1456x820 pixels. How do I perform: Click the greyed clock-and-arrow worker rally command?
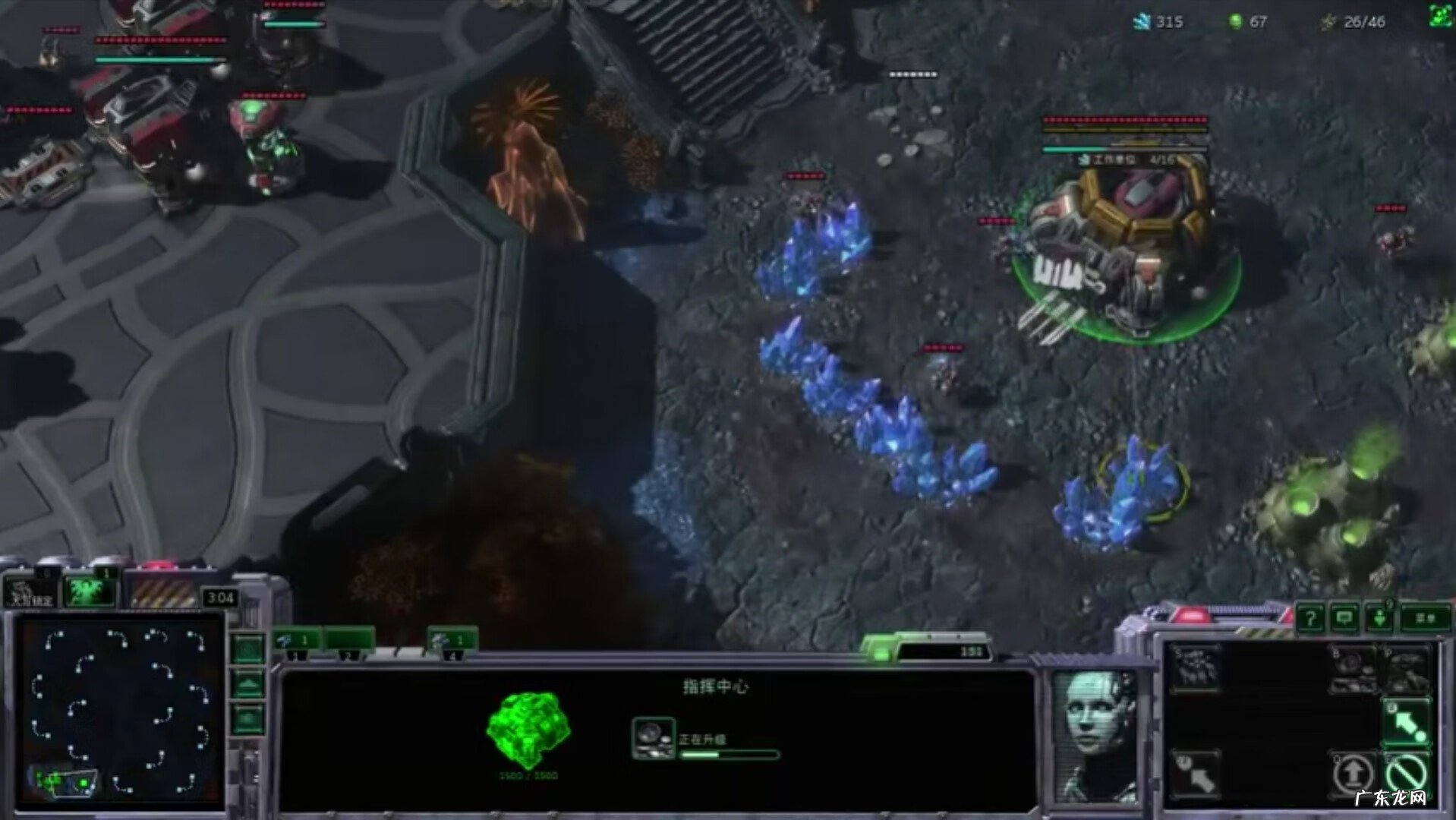tap(1196, 774)
